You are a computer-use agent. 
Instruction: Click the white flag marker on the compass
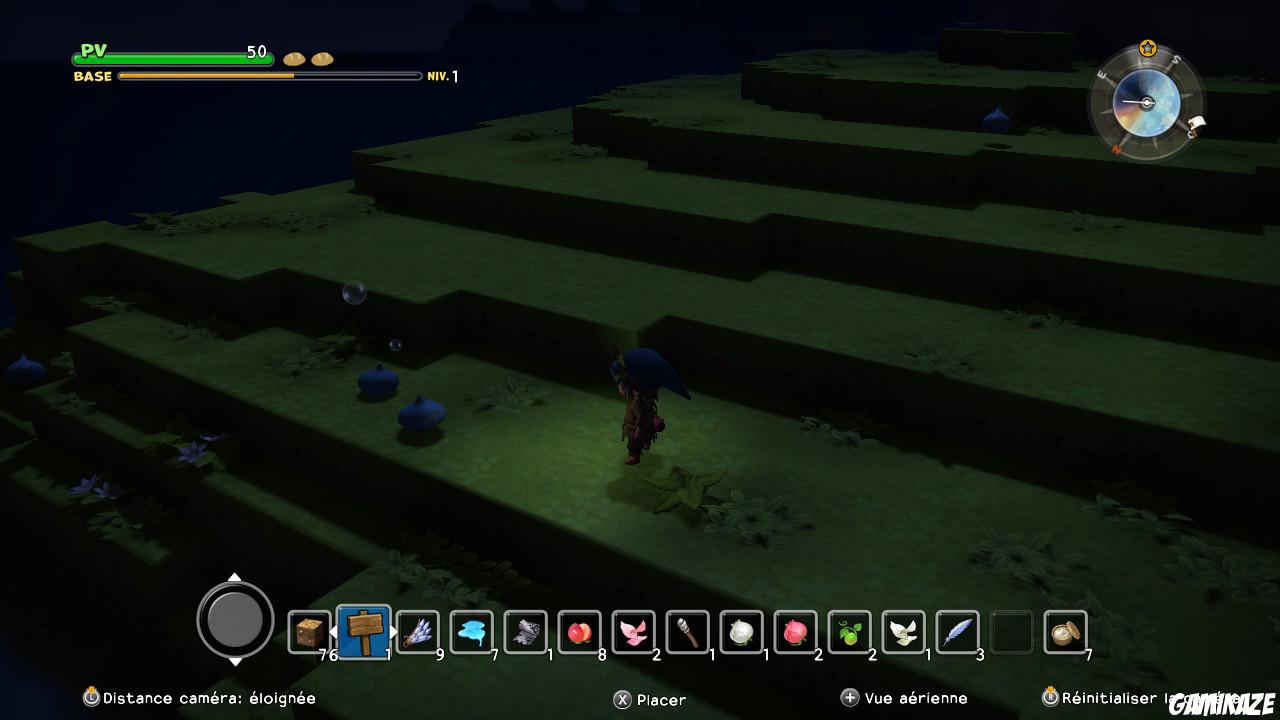point(1197,123)
